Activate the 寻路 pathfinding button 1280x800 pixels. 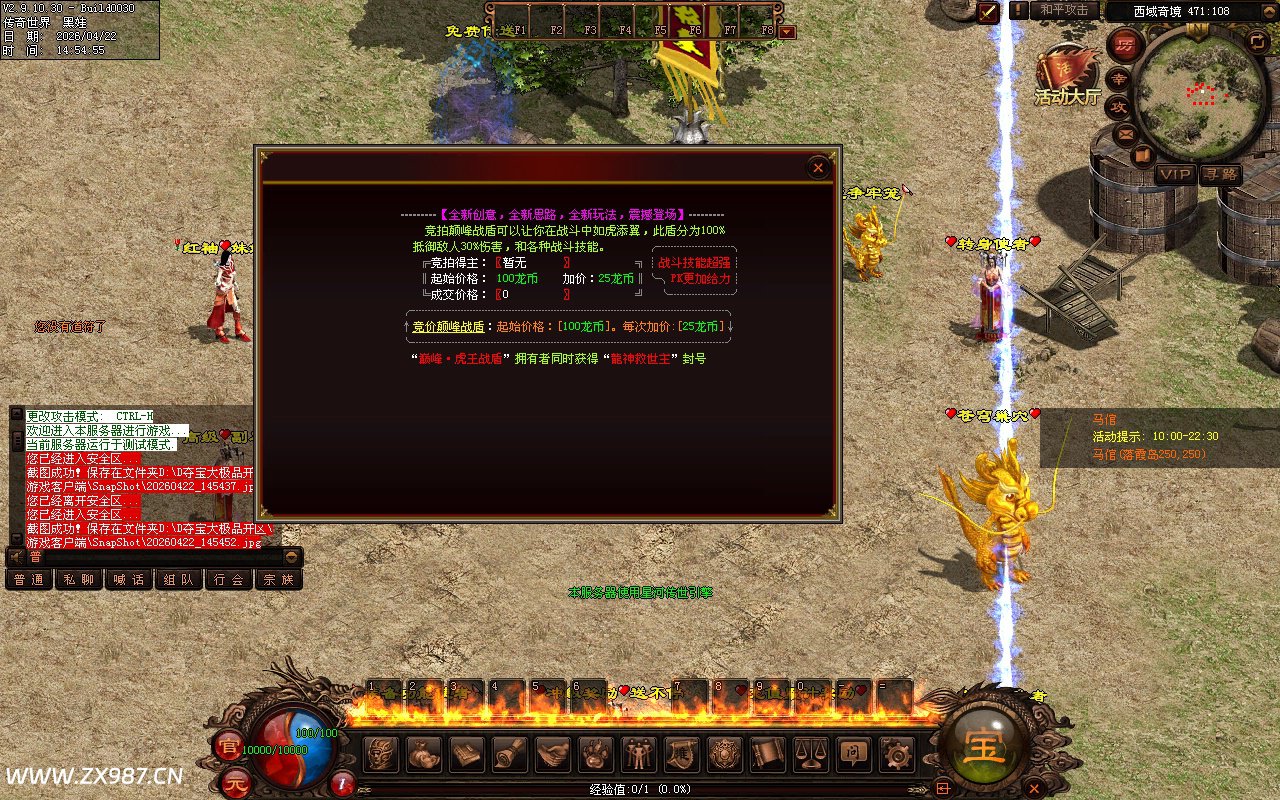click(x=1220, y=174)
